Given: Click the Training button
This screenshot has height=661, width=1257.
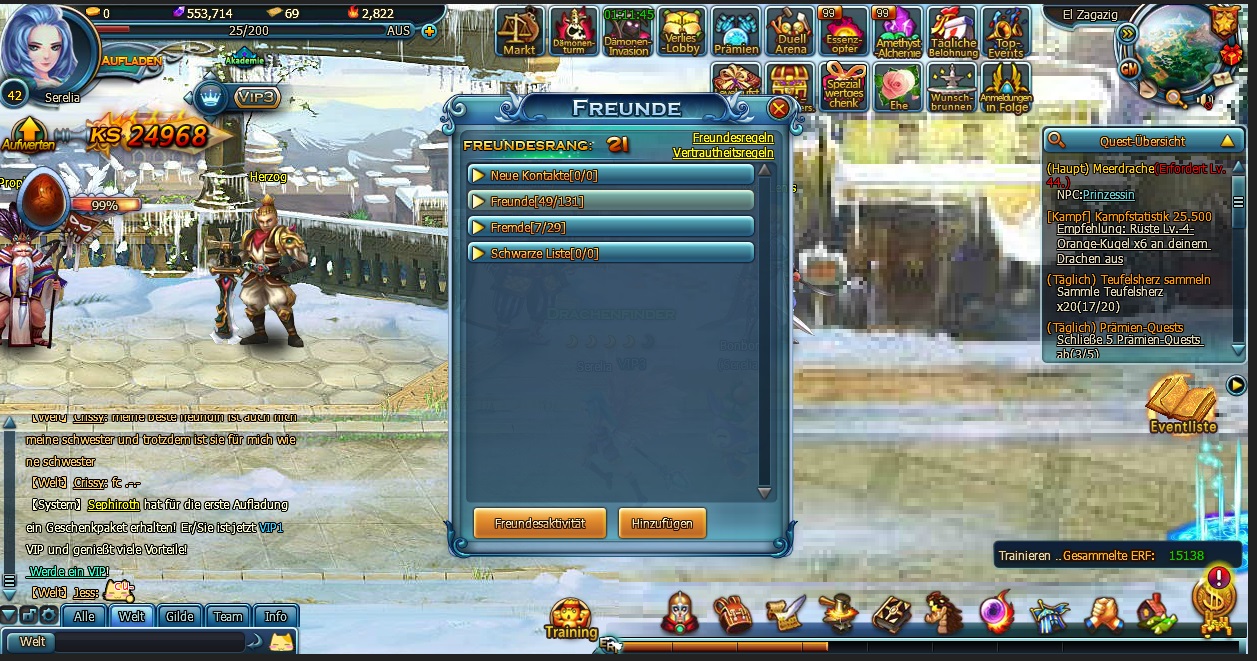Looking at the screenshot, I should coord(571,617).
